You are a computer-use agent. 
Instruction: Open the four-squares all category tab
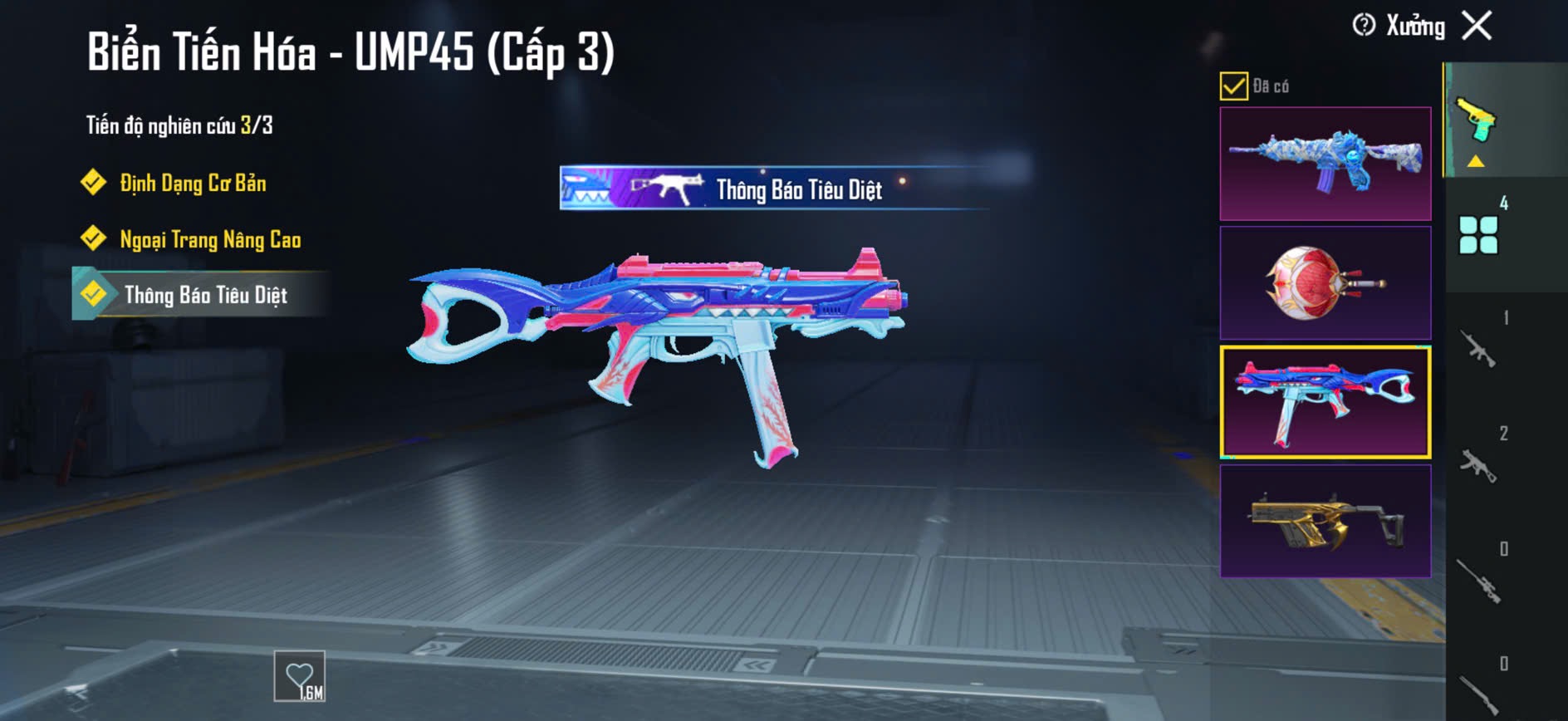click(x=1478, y=235)
